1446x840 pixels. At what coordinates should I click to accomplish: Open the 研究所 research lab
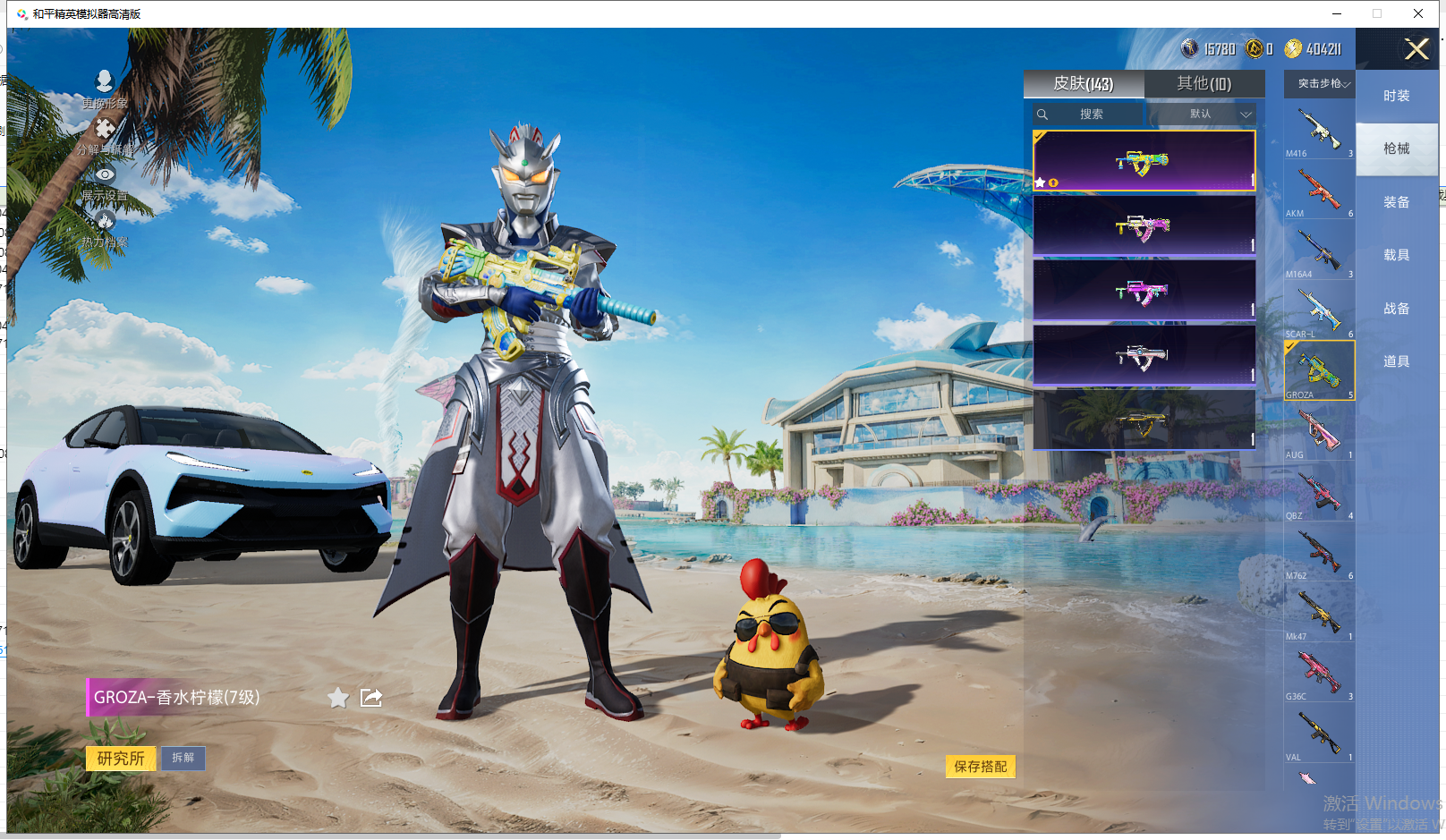121,759
